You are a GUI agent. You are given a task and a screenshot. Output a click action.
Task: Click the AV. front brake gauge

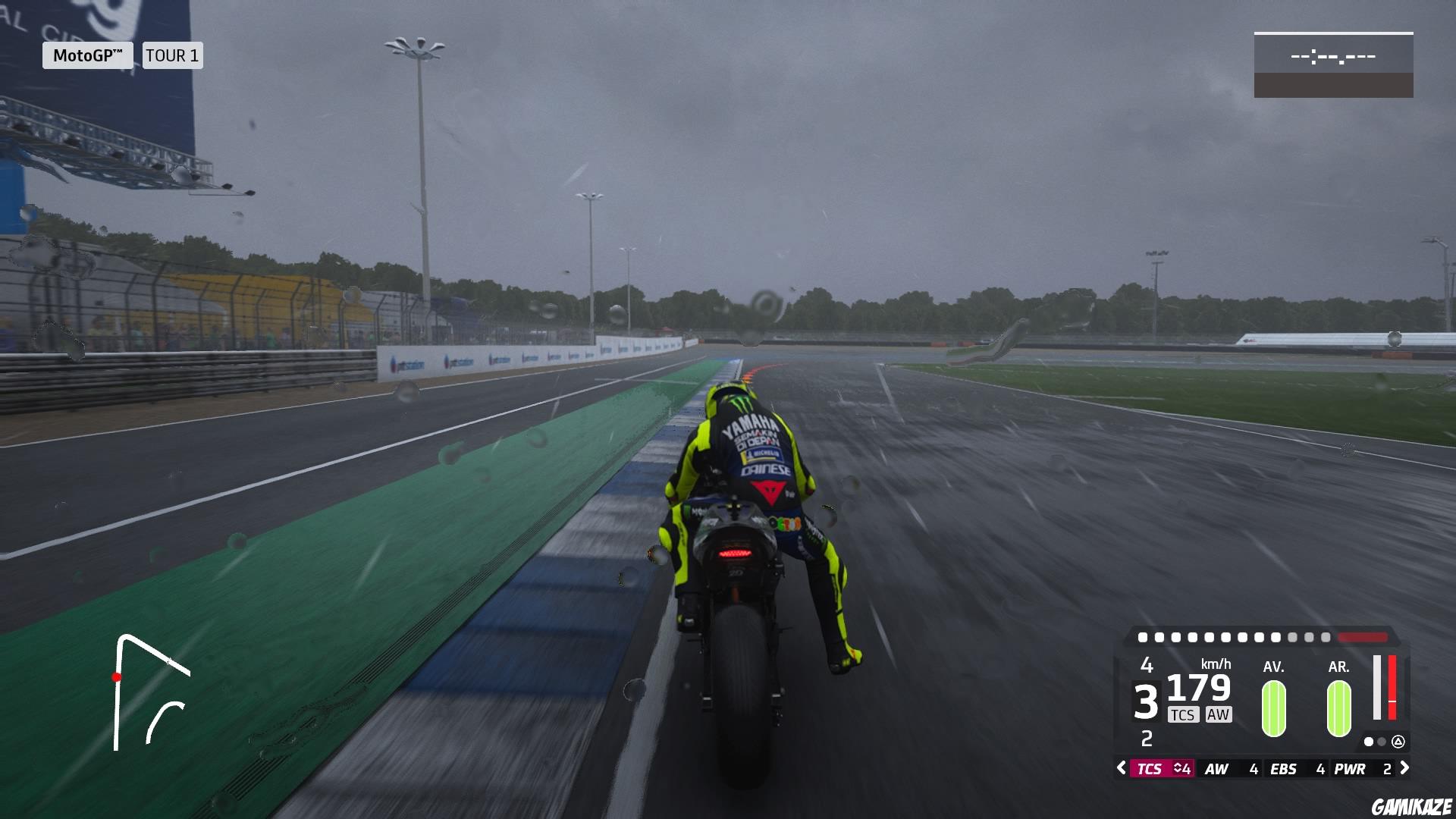click(x=1274, y=708)
